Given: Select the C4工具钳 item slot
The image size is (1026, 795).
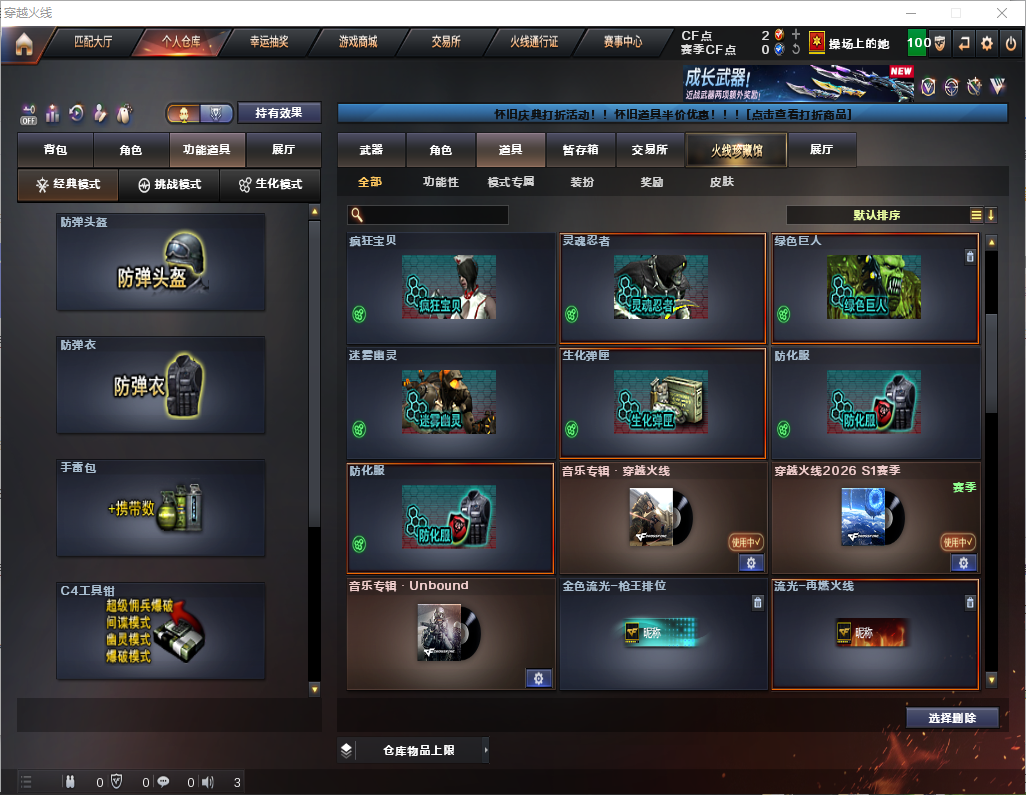Looking at the screenshot, I should (x=161, y=631).
